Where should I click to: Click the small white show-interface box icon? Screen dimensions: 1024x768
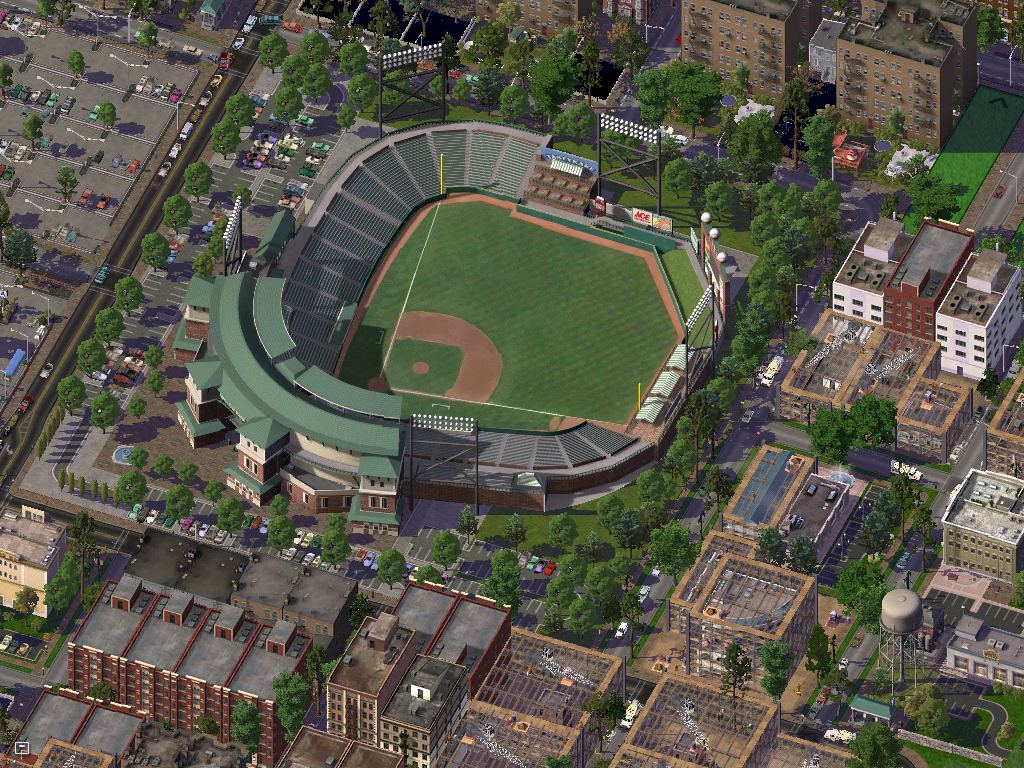21,746
